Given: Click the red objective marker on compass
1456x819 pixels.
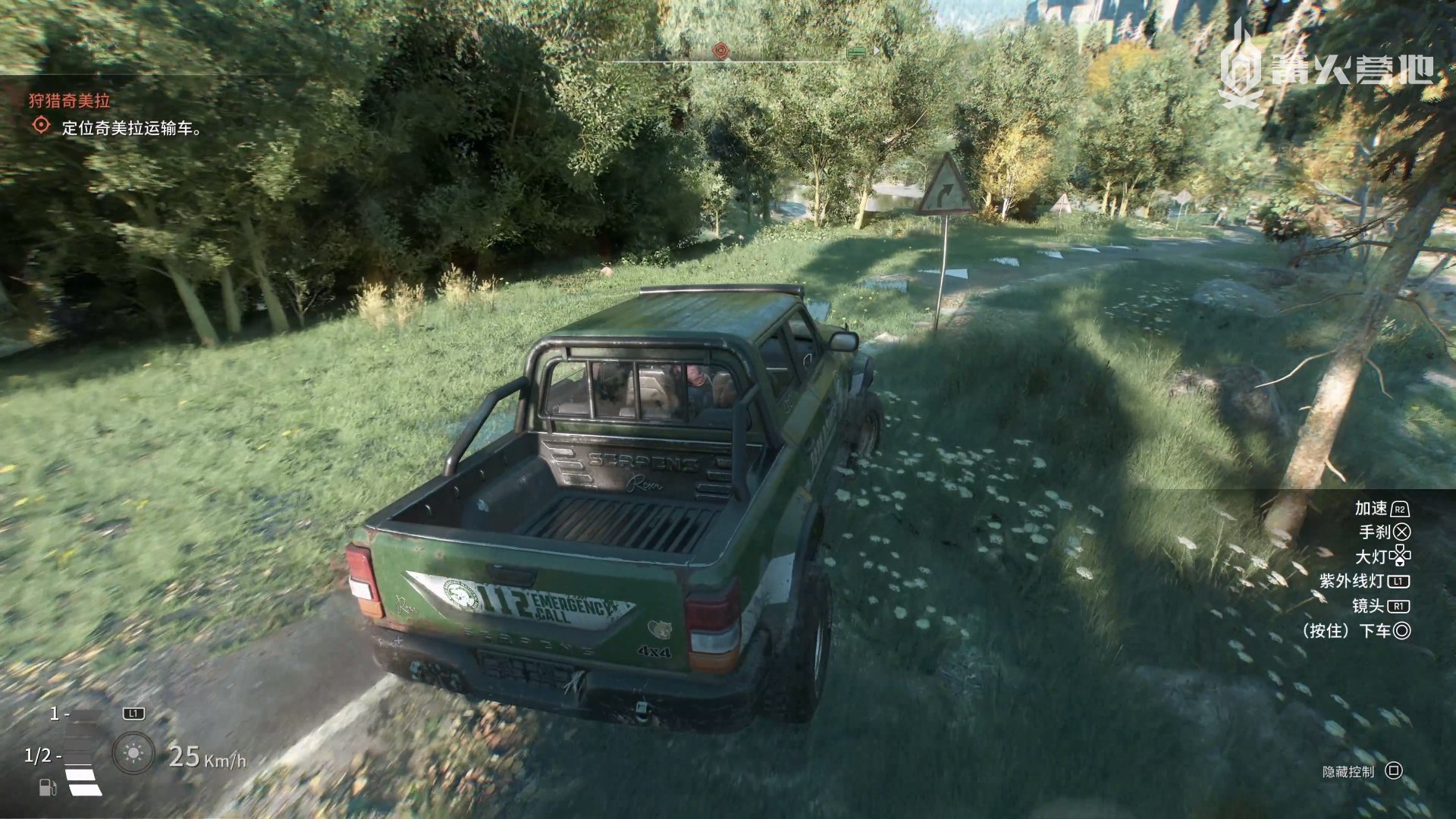Looking at the screenshot, I should 720,51.
